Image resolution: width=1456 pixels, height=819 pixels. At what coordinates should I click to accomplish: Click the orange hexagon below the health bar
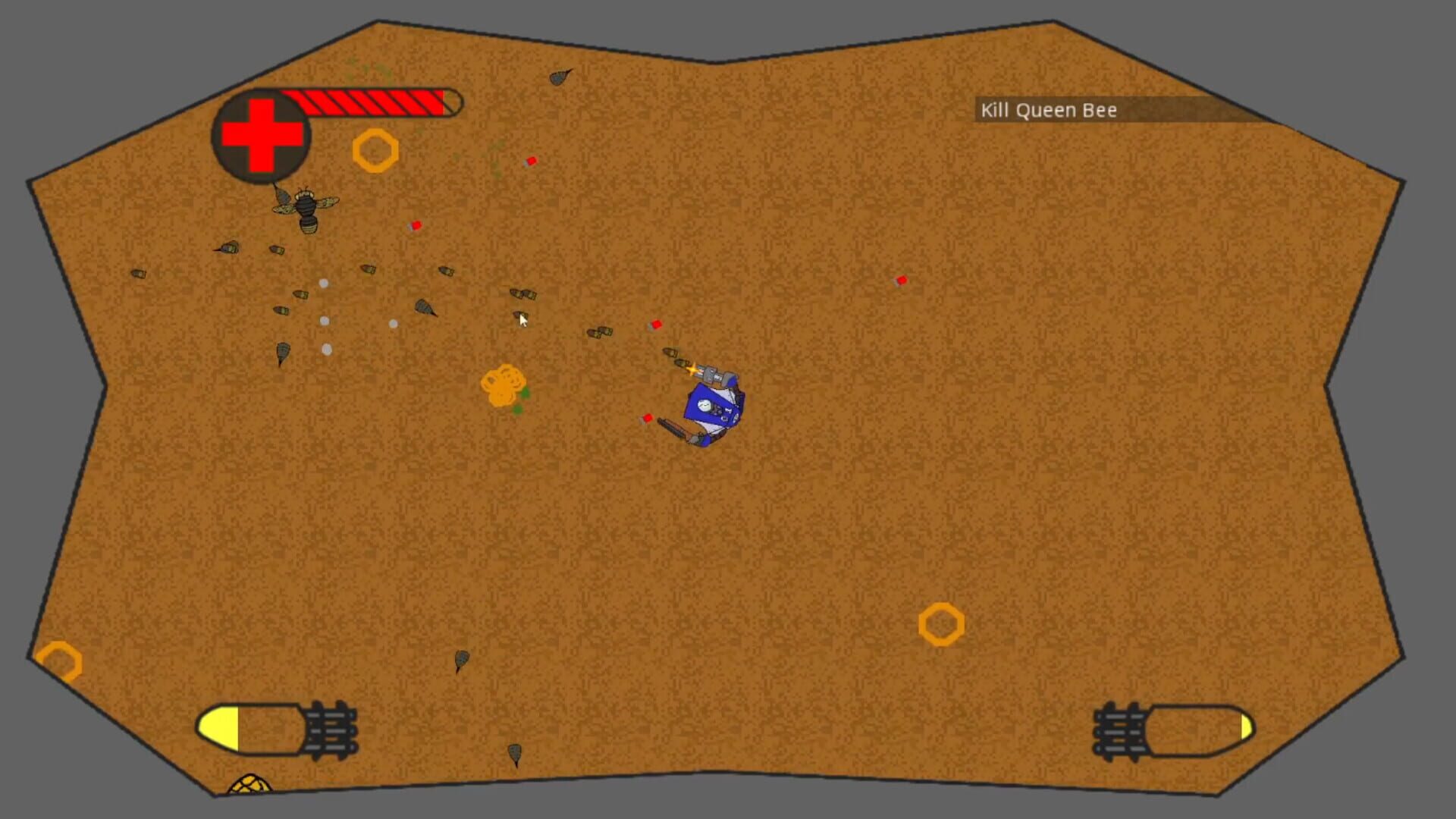coord(375,151)
